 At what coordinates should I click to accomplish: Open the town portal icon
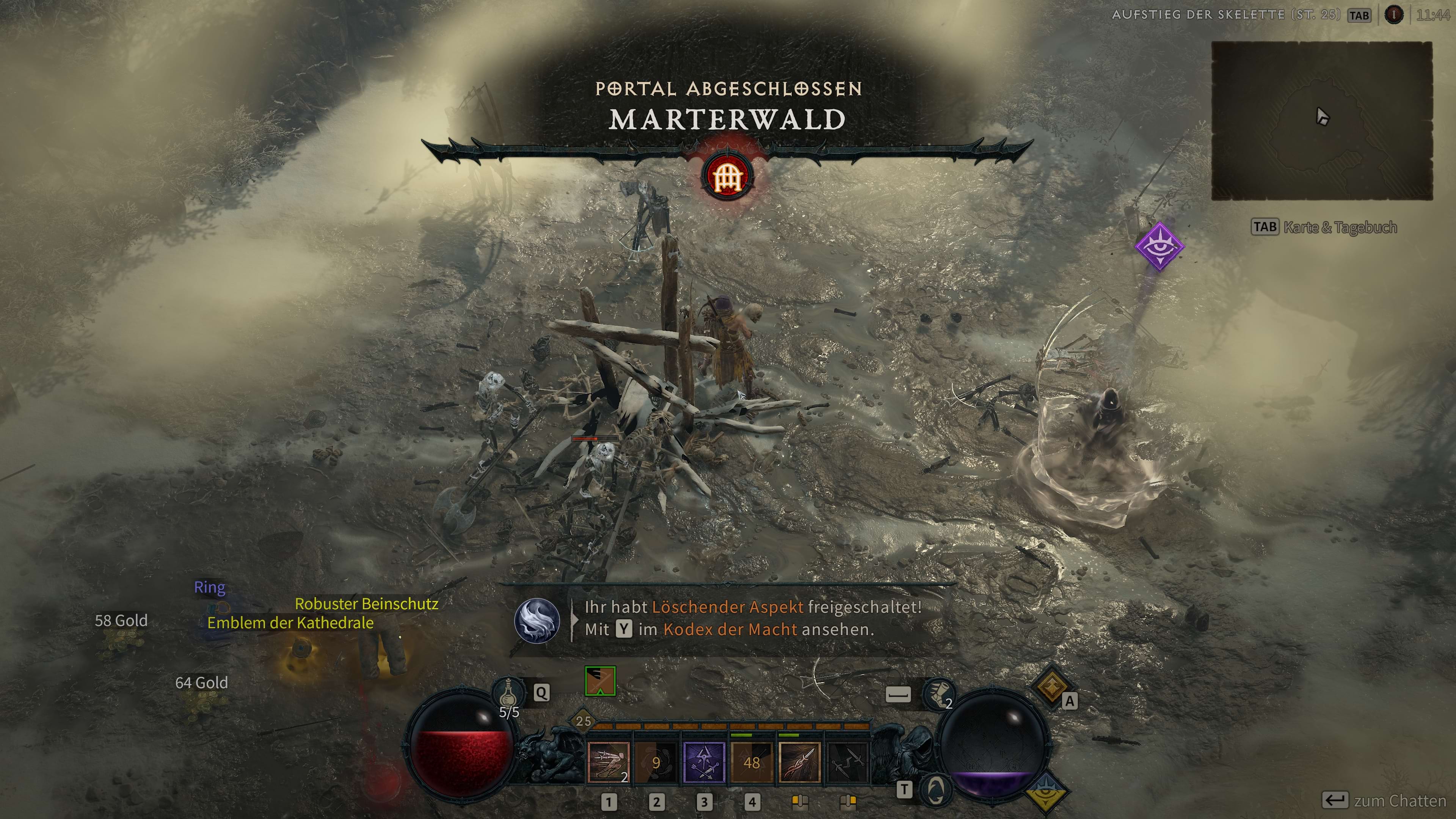(x=935, y=789)
